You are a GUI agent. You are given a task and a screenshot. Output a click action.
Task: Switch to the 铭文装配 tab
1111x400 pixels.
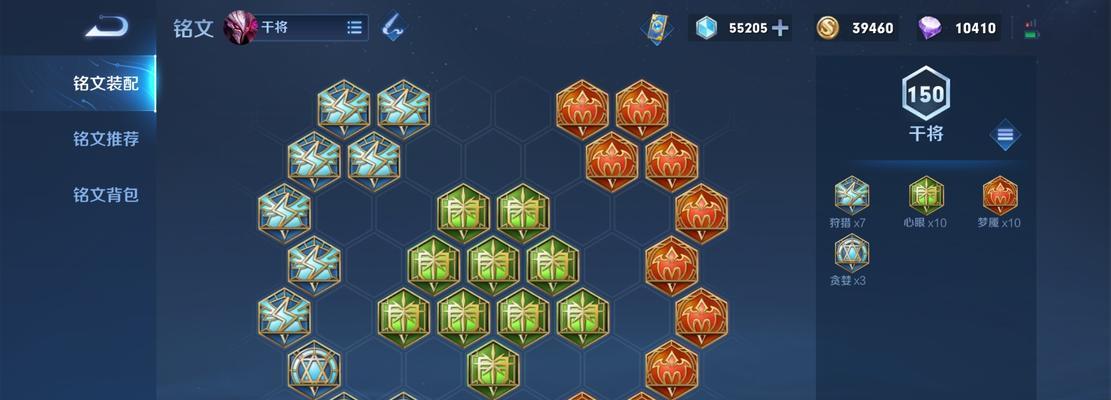pos(105,83)
